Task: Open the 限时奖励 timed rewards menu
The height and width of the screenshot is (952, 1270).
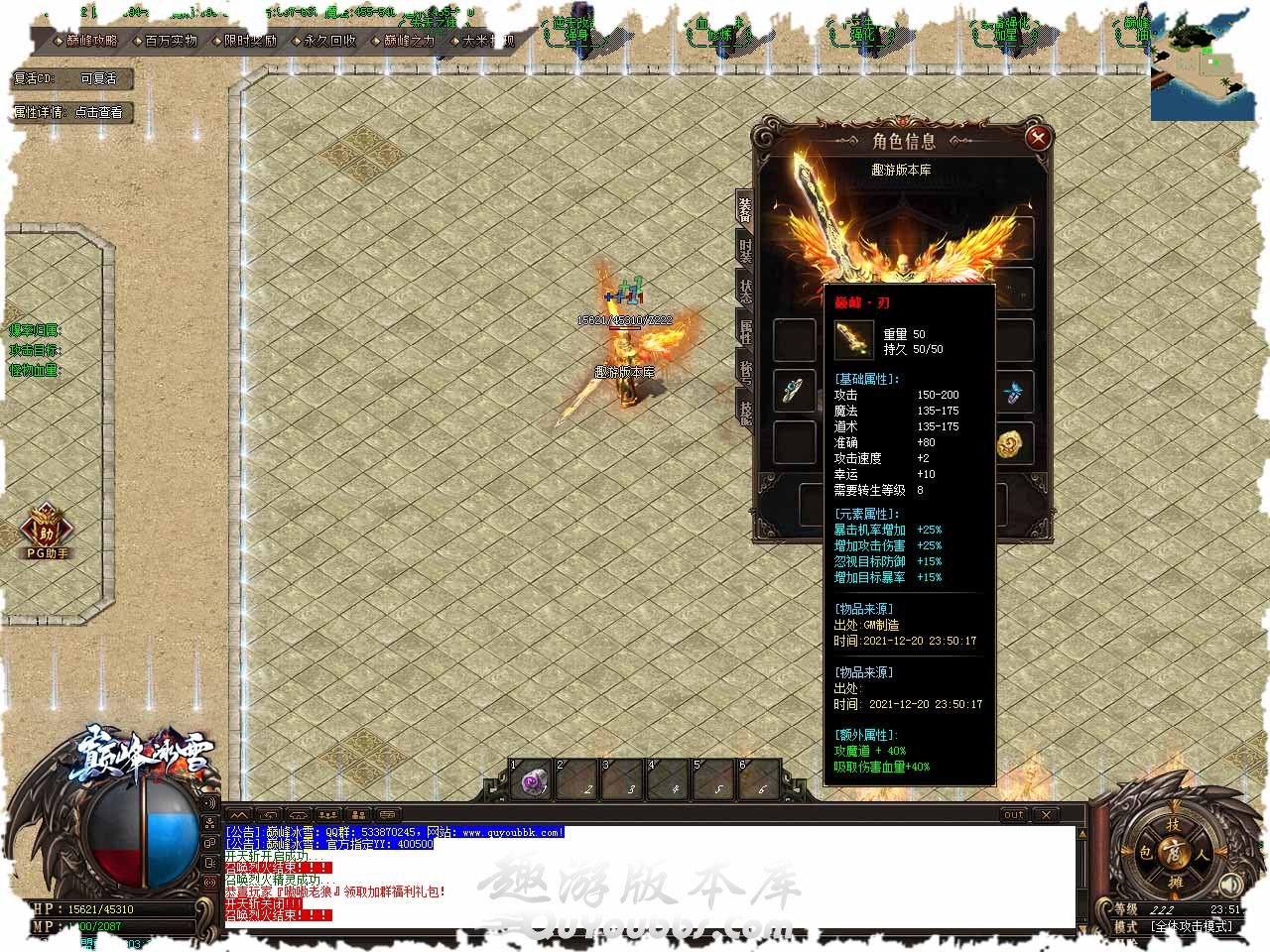Action: 249,41
